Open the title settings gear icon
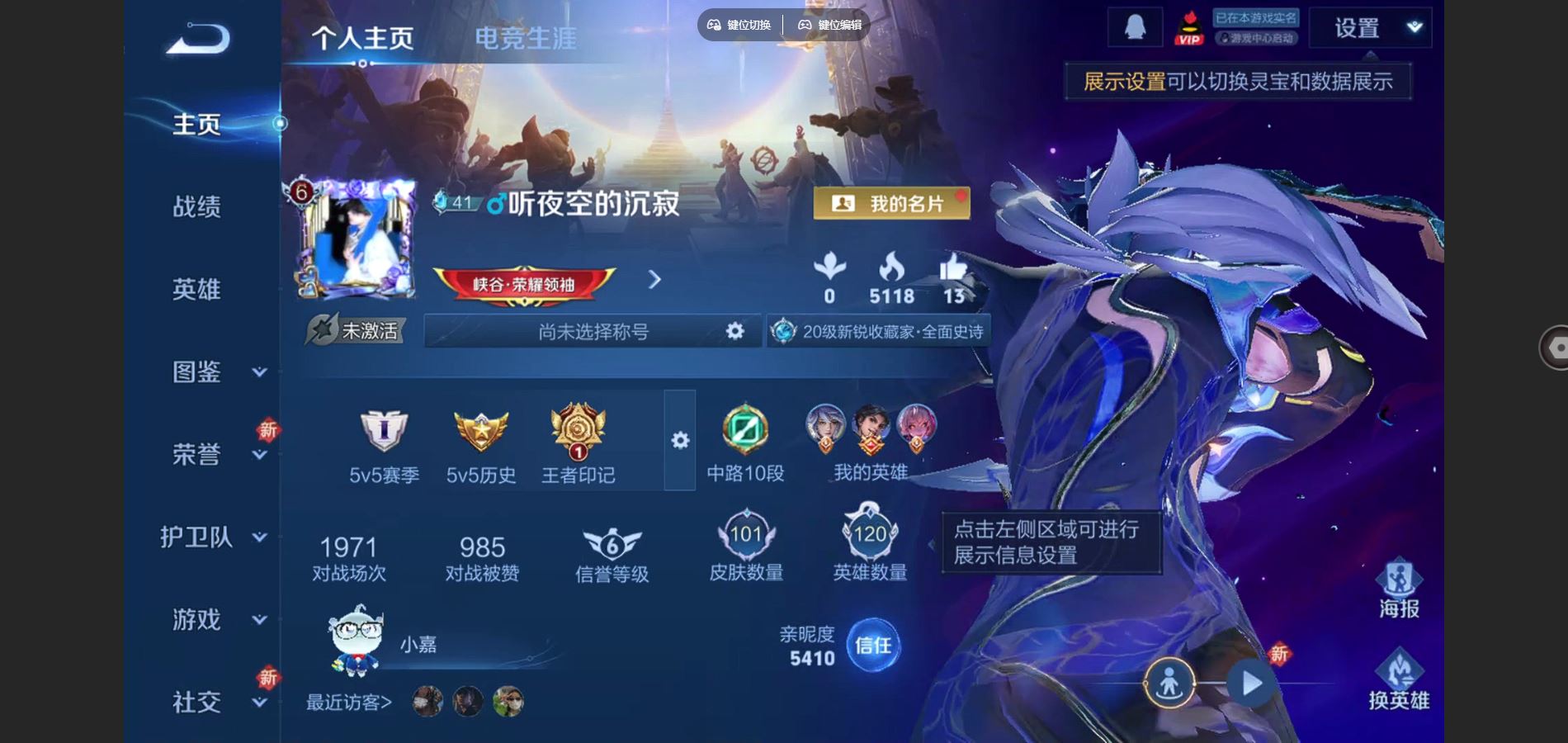This screenshot has height=743, width=1568. coord(733,332)
